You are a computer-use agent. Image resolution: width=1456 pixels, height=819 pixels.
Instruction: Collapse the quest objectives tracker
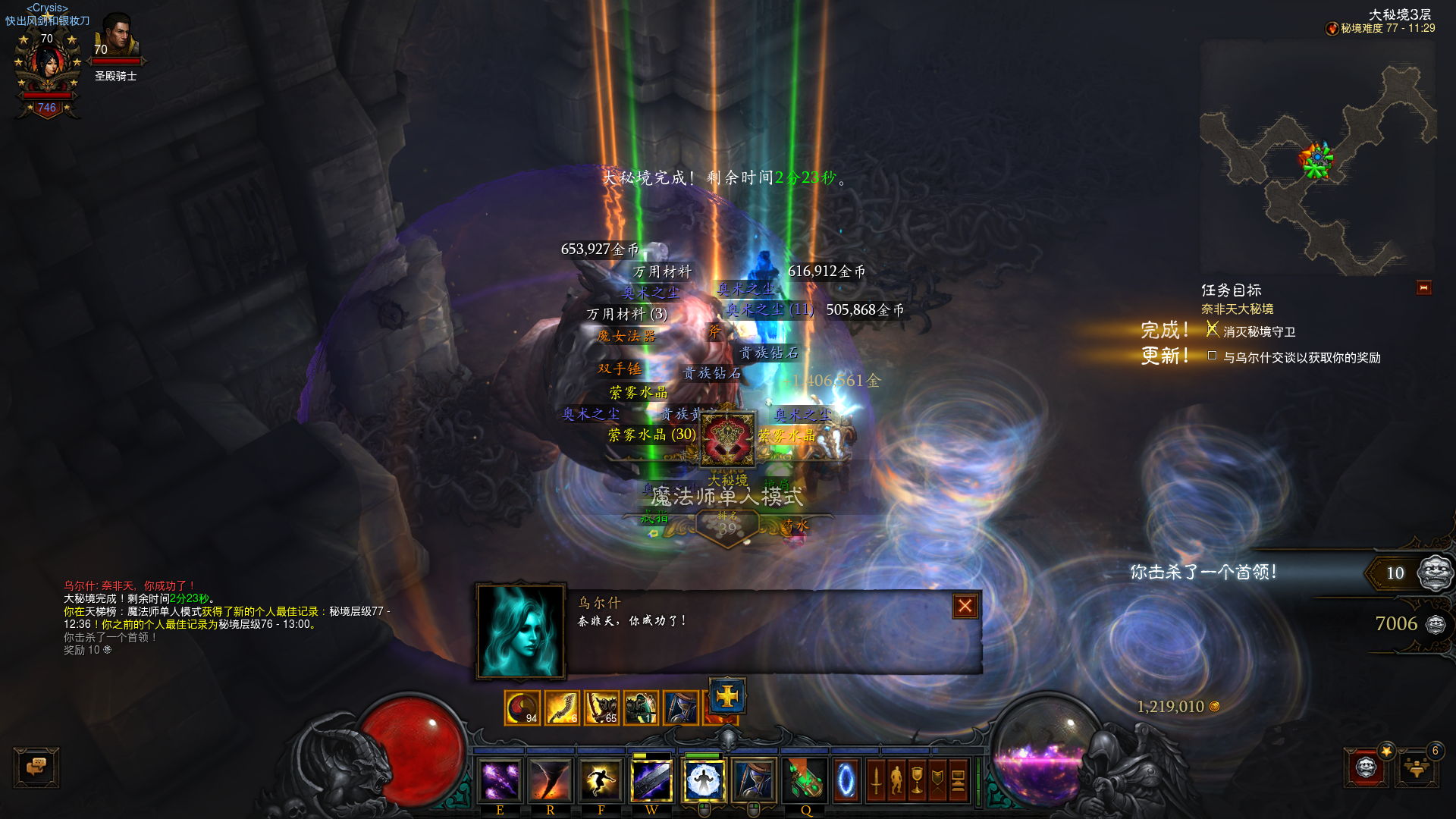pyautogui.click(x=1423, y=288)
